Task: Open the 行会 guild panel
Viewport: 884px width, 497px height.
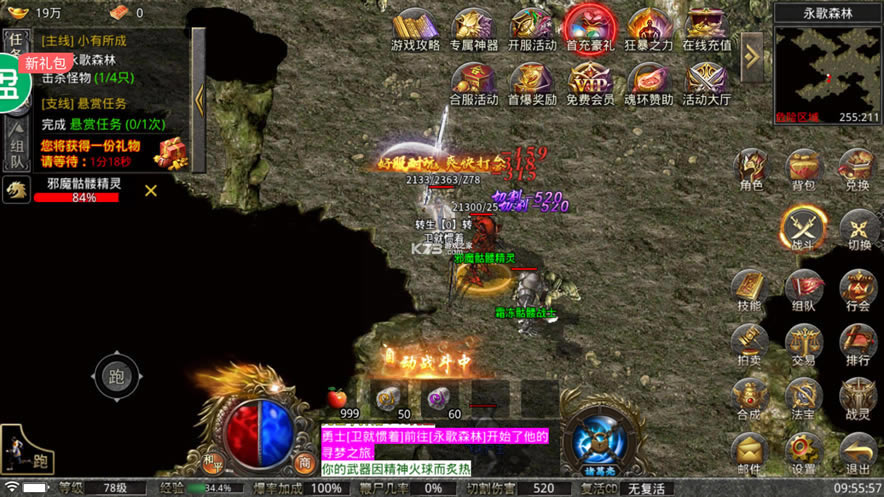Action: (x=858, y=288)
